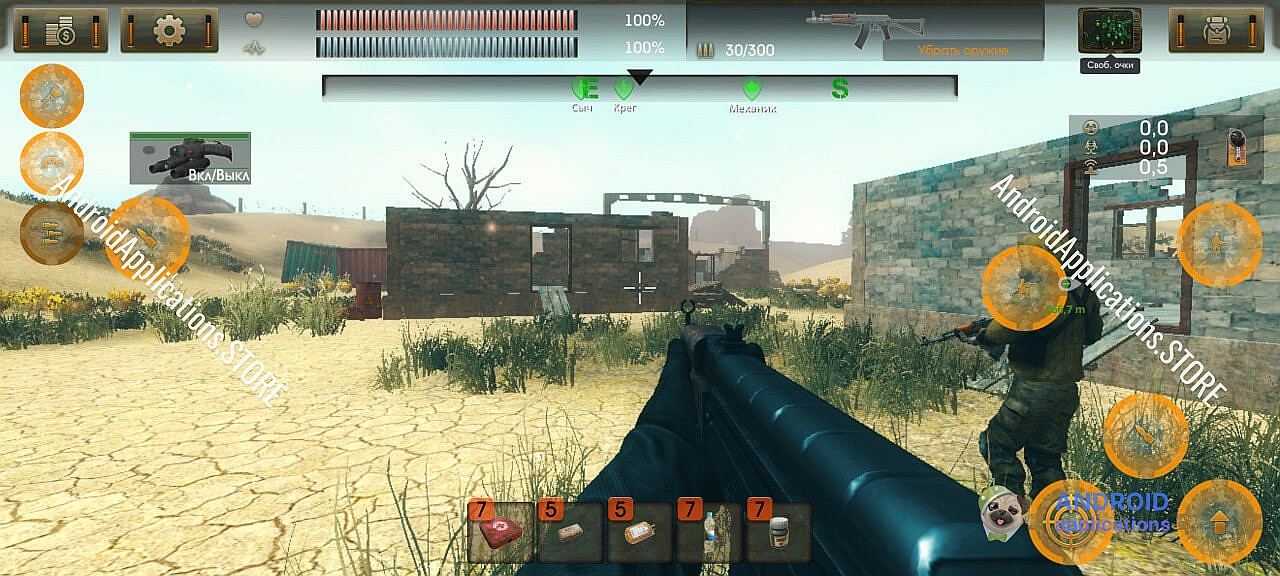The height and width of the screenshot is (576, 1280).
Task: Open the green radar minimap panel
Action: [1109, 30]
